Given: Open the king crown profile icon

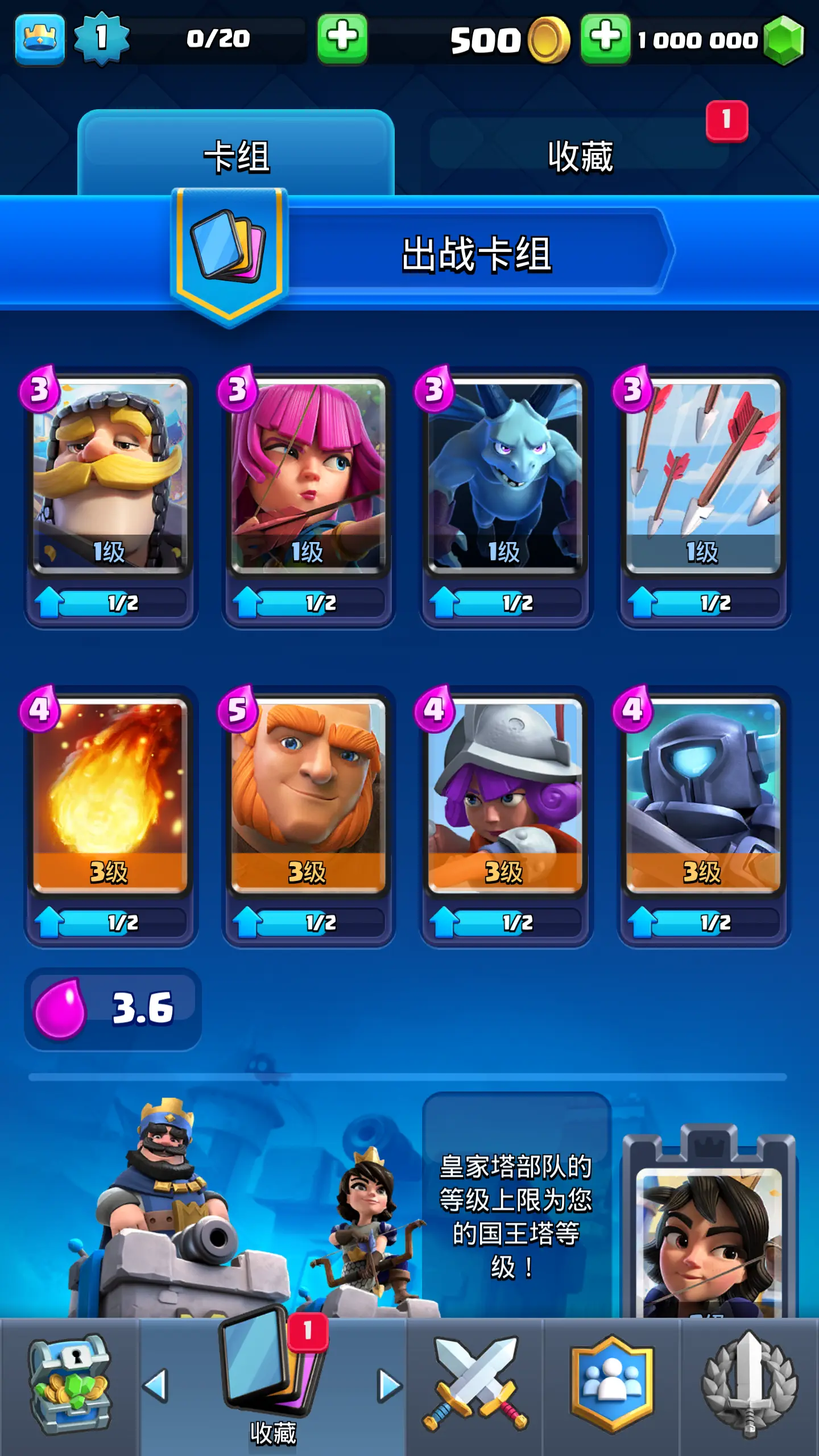Looking at the screenshot, I should coord(40,39).
